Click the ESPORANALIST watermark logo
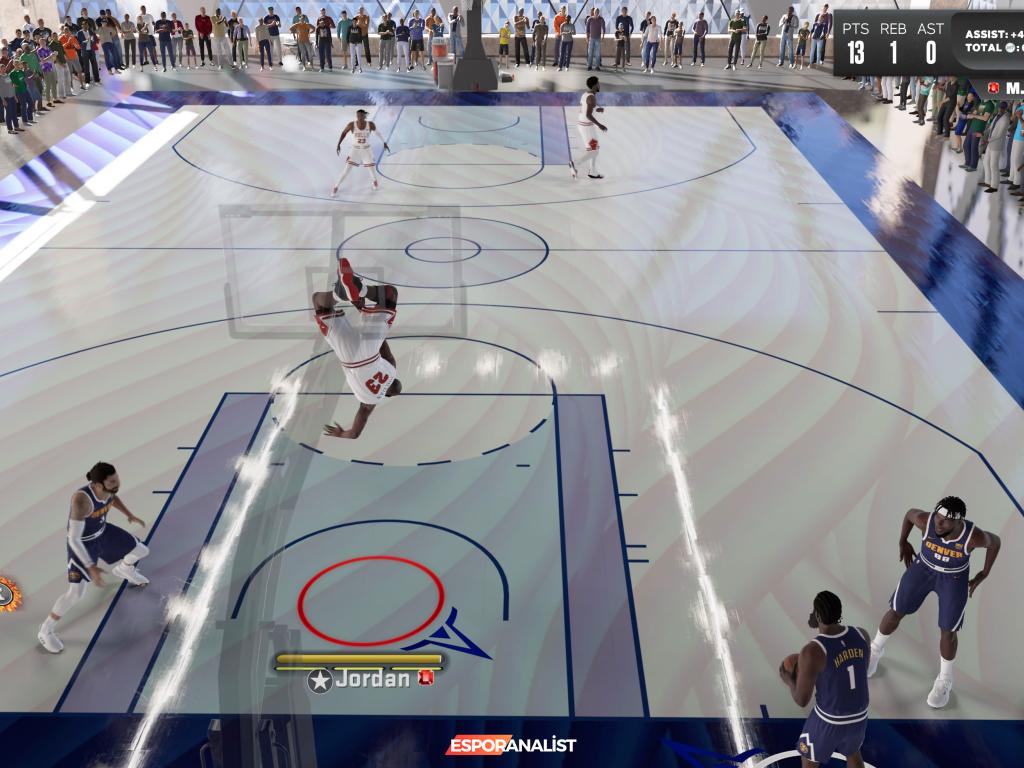 tap(510, 745)
